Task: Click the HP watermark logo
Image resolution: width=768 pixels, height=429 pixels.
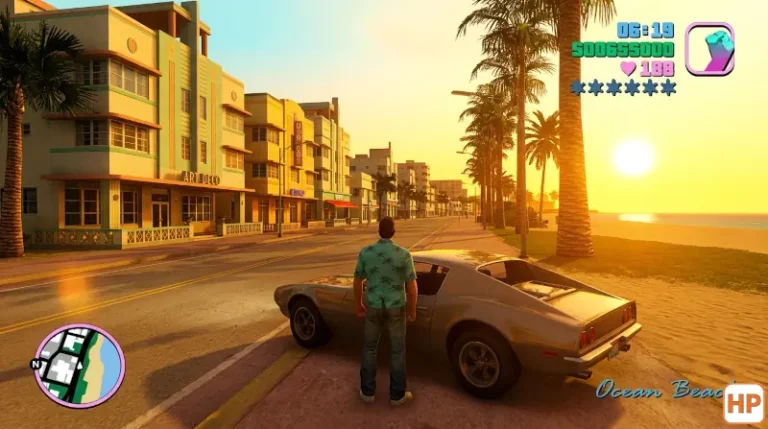Action: pyautogui.click(x=744, y=404)
